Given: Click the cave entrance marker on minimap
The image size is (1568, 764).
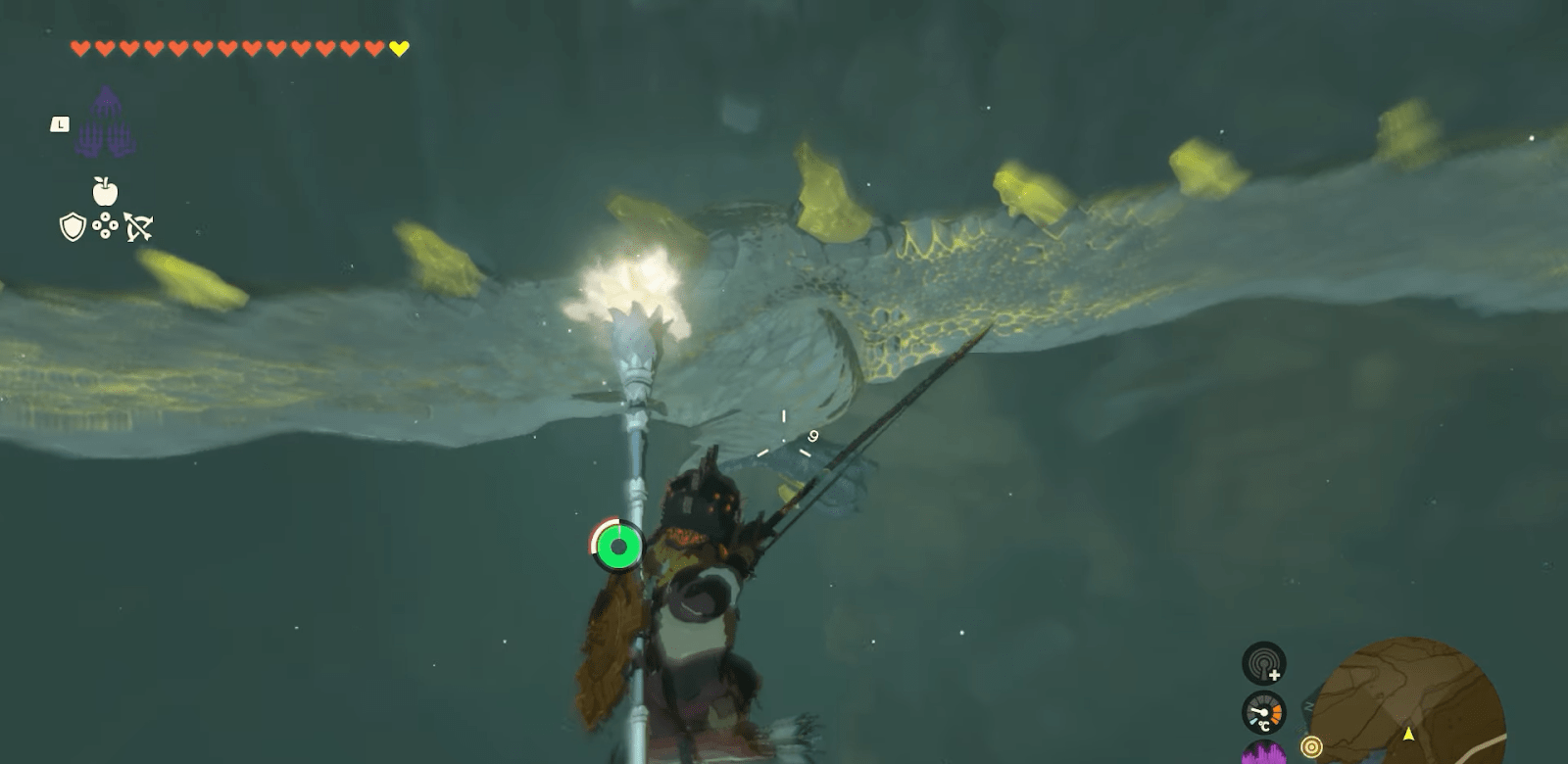Looking at the screenshot, I should (1312, 747).
